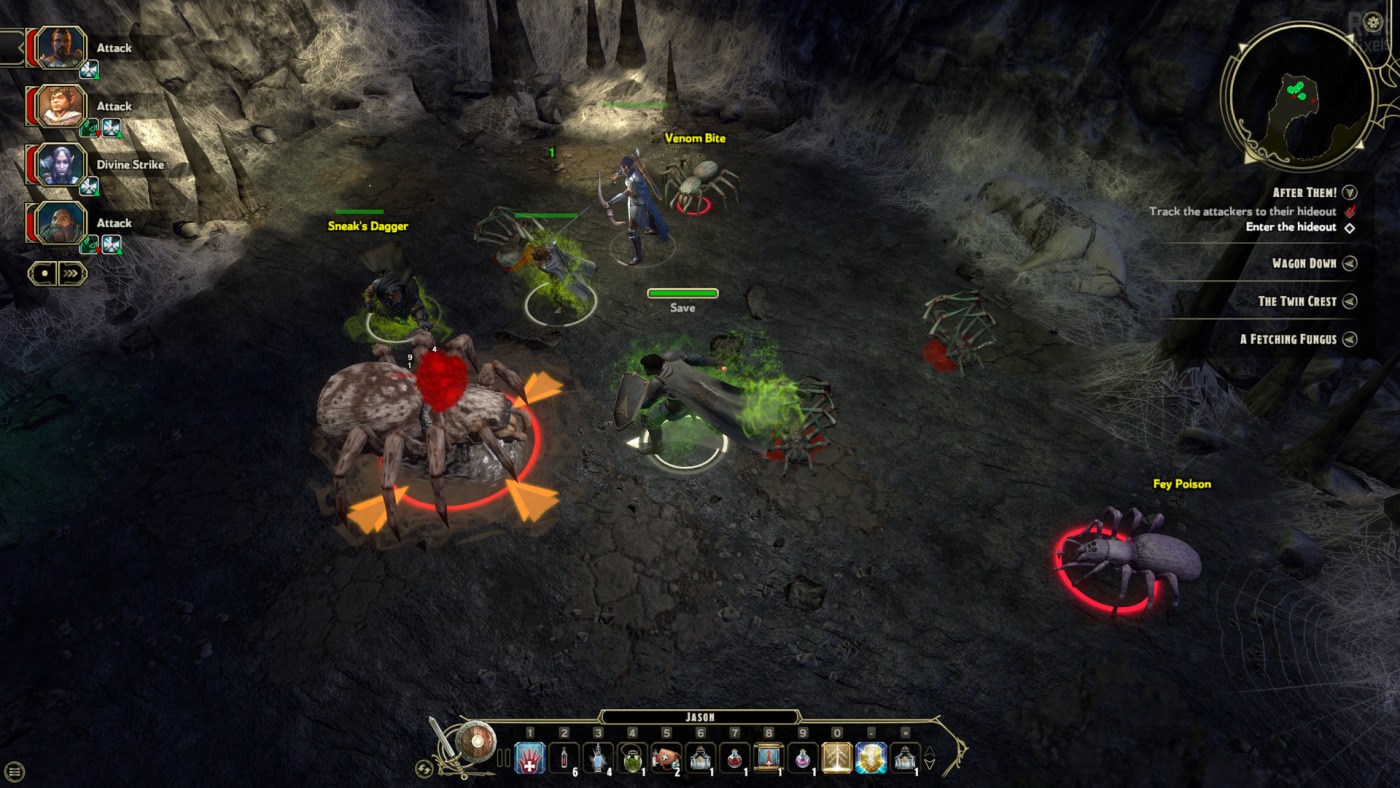This screenshot has height=788, width=1400.
Task: Select the bearded dwarf party portrait
Action: click(x=61, y=223)
